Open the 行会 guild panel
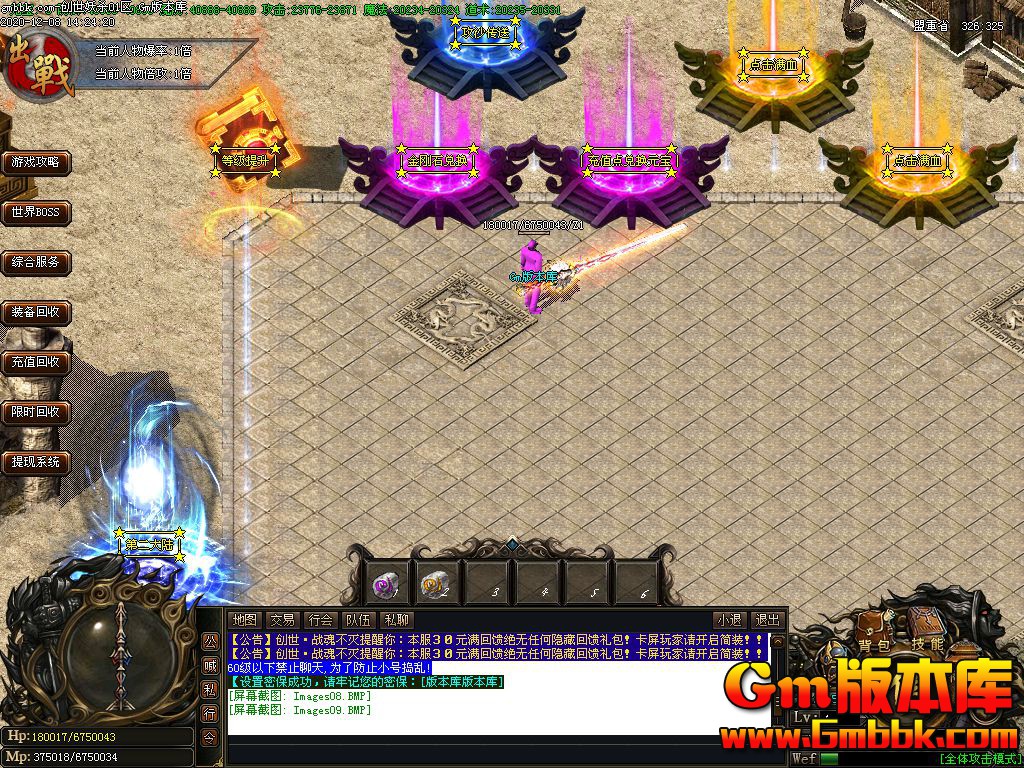This screenshot has width=1024, height=768. point(320,620)
